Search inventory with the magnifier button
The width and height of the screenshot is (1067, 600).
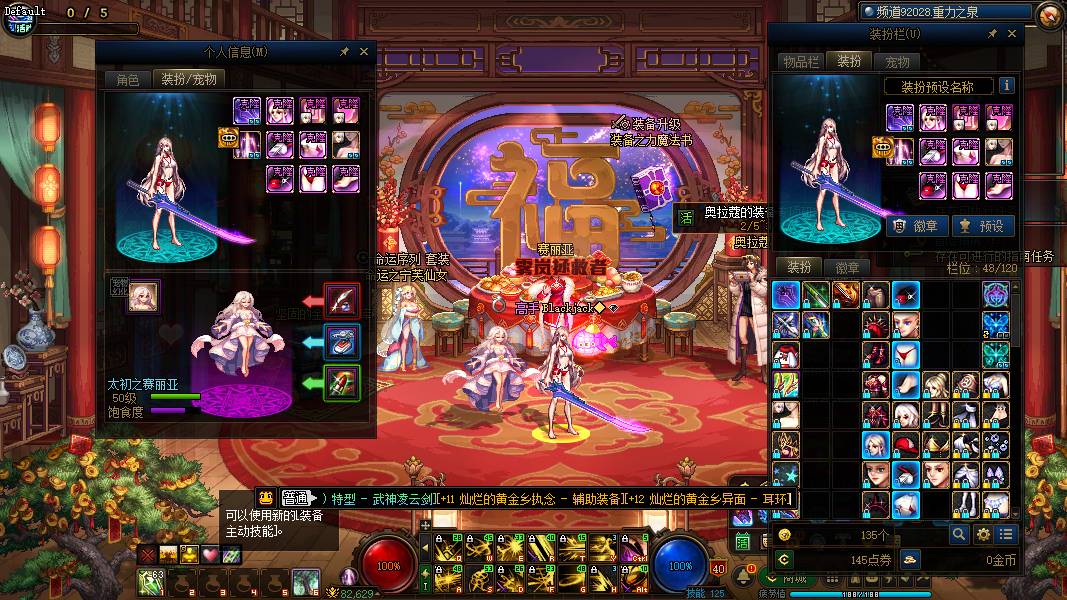958,535
